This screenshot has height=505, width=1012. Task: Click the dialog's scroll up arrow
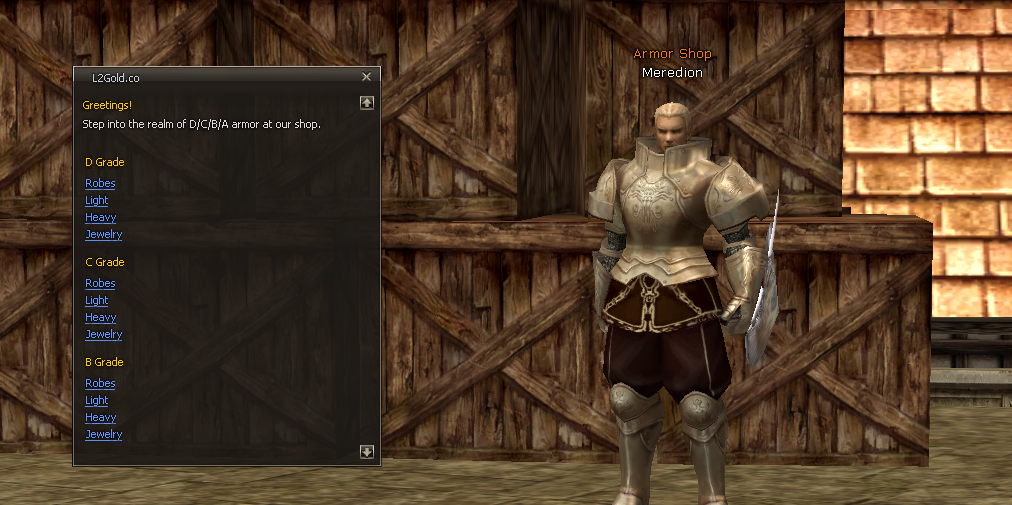click(367, 102)
